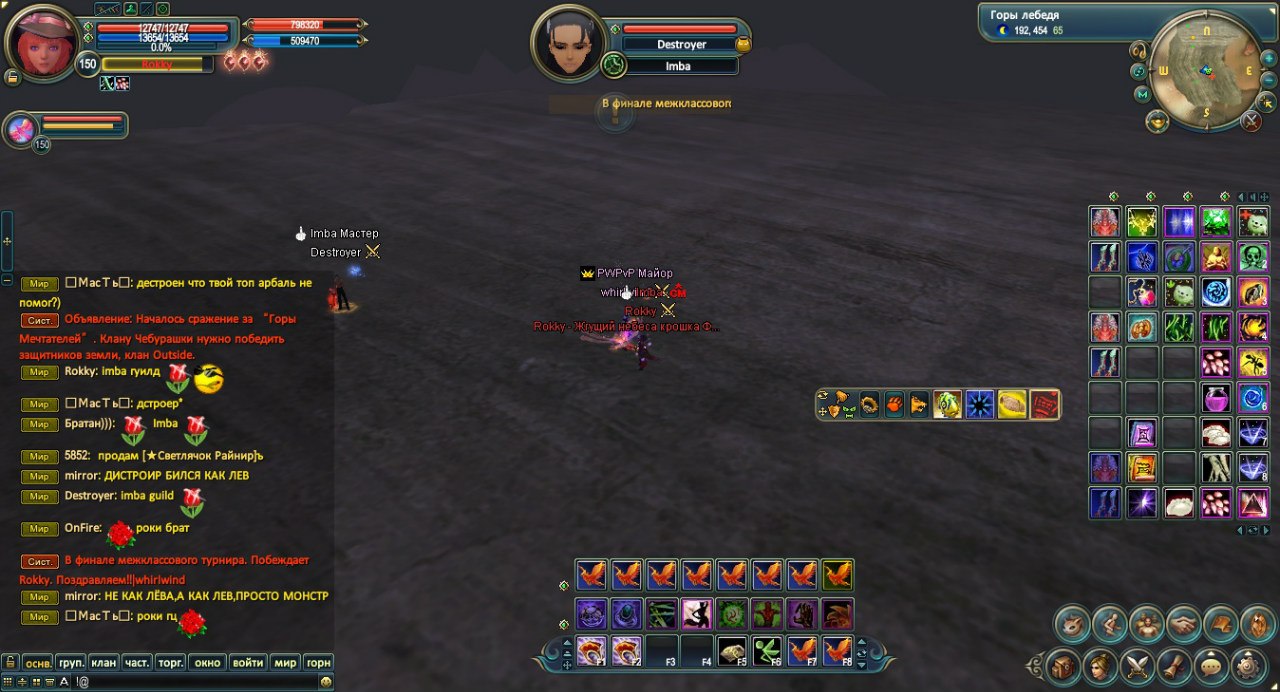Switch to the "груп." group chat tab
The width and height of the screenshot is (1280, 692).
coord(71,662)
